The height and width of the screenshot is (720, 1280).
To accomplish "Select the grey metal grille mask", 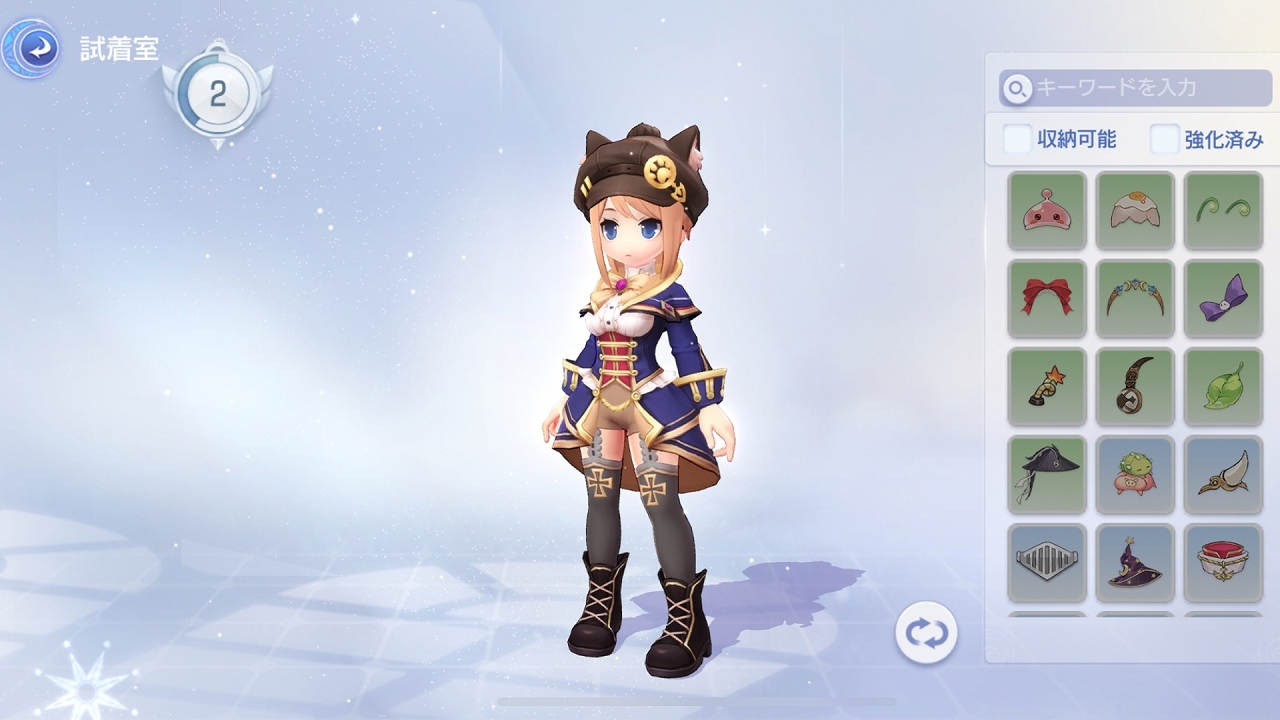I will 1047,562.
